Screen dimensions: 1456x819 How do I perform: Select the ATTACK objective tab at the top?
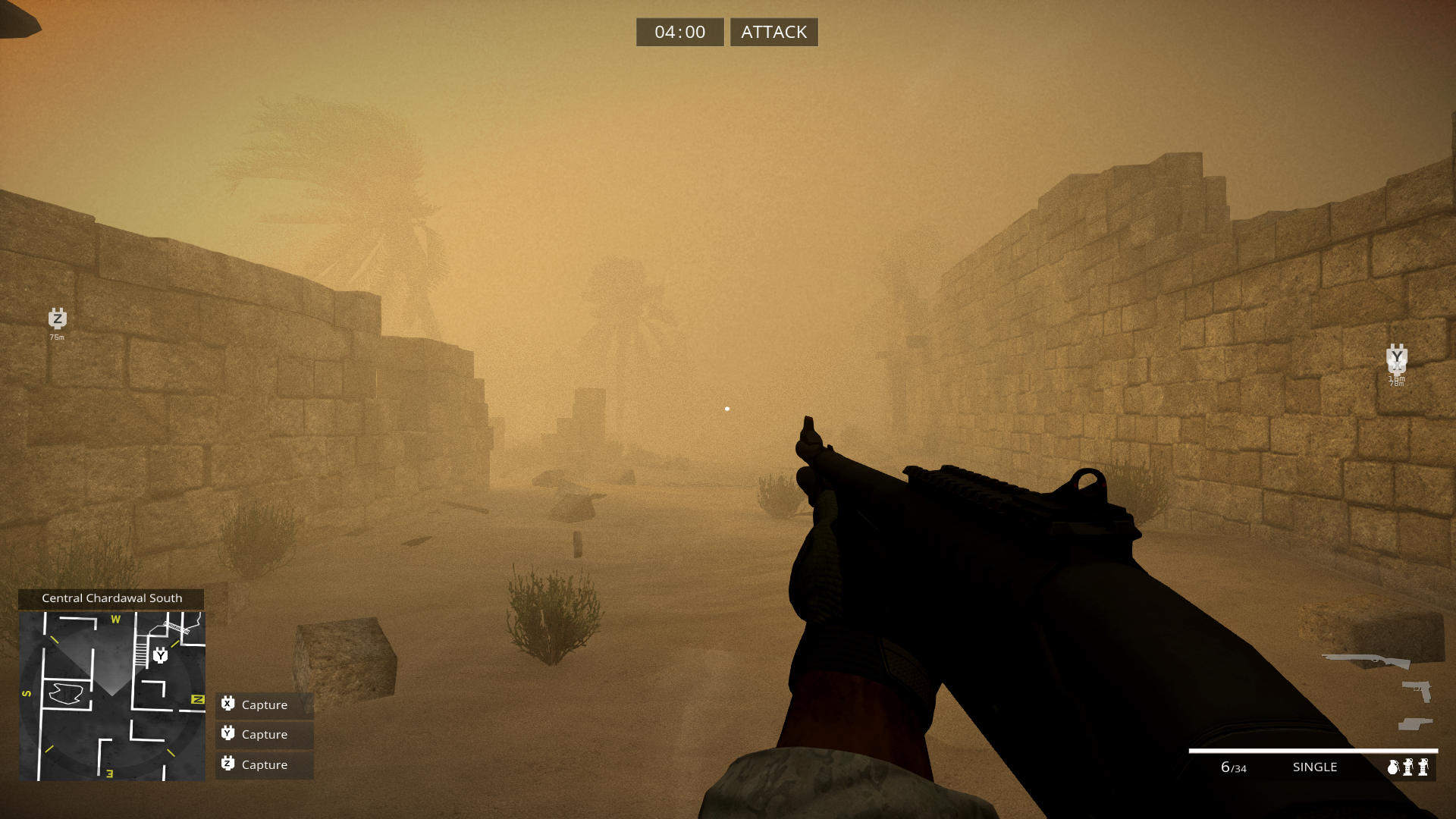click(x=773, y=32)
